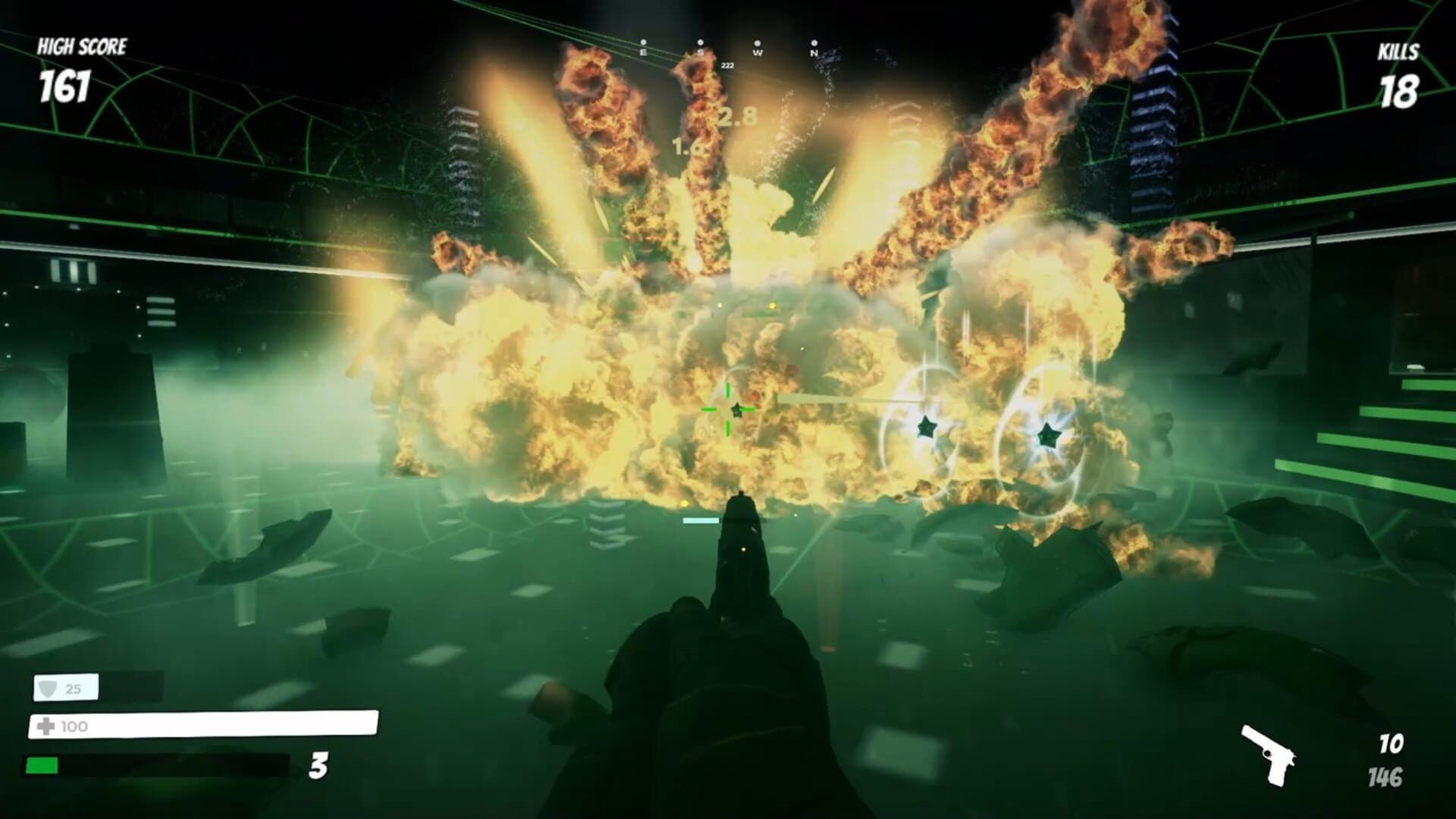This screenshot has width=1456, height=819.
Task: Click the score value 161
Action: [64, 86]
